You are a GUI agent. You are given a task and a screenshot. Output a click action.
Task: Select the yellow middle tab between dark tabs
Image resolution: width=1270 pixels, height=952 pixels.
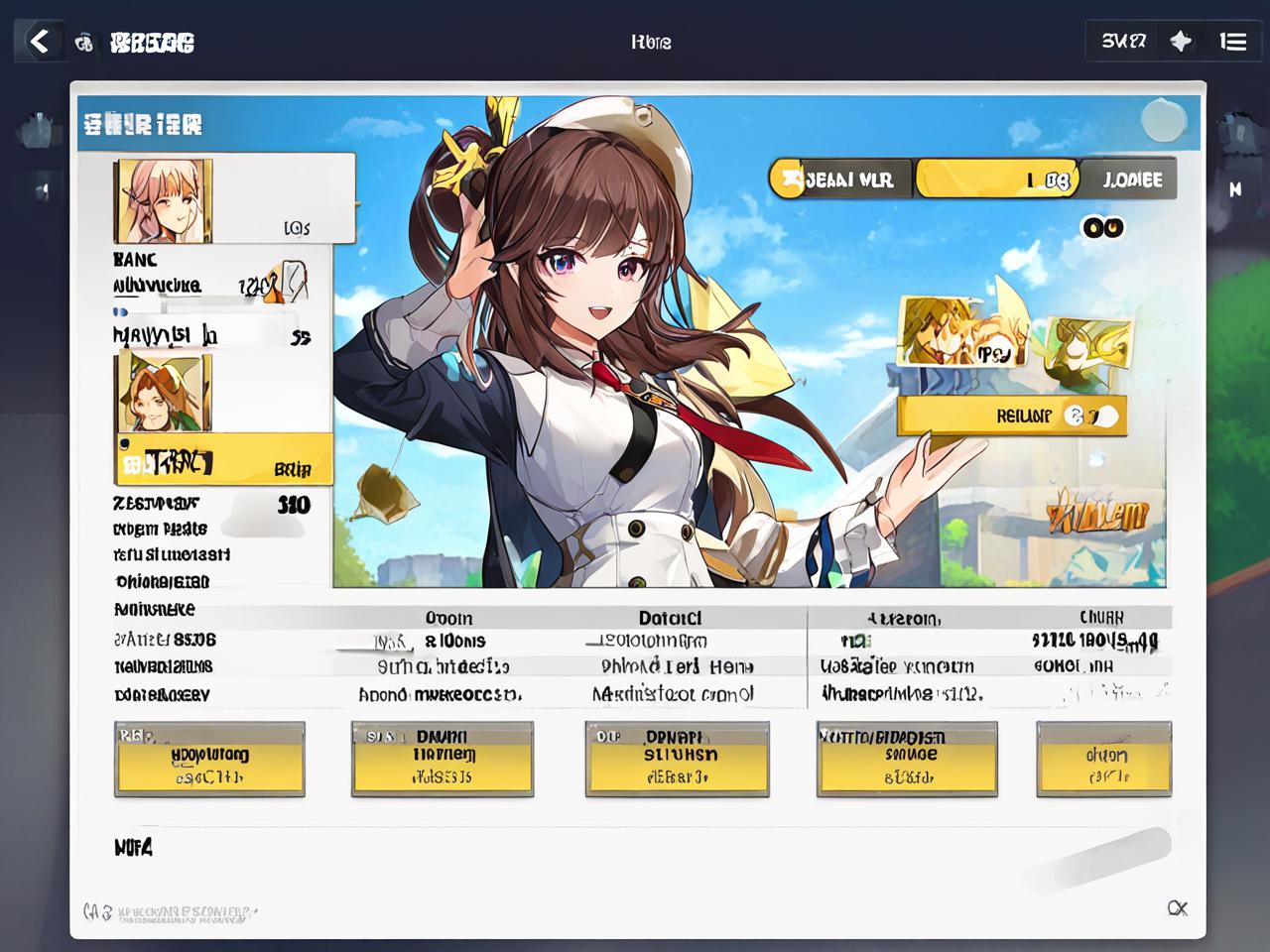(x=995, y=179)
